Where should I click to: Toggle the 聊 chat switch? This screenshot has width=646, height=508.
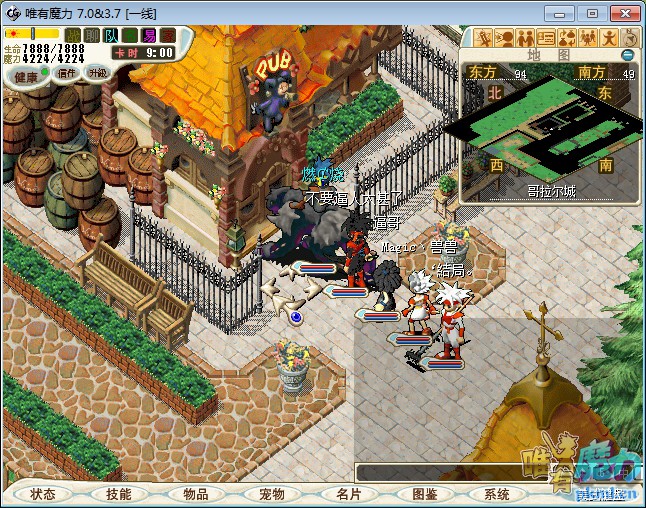[91, 35]
